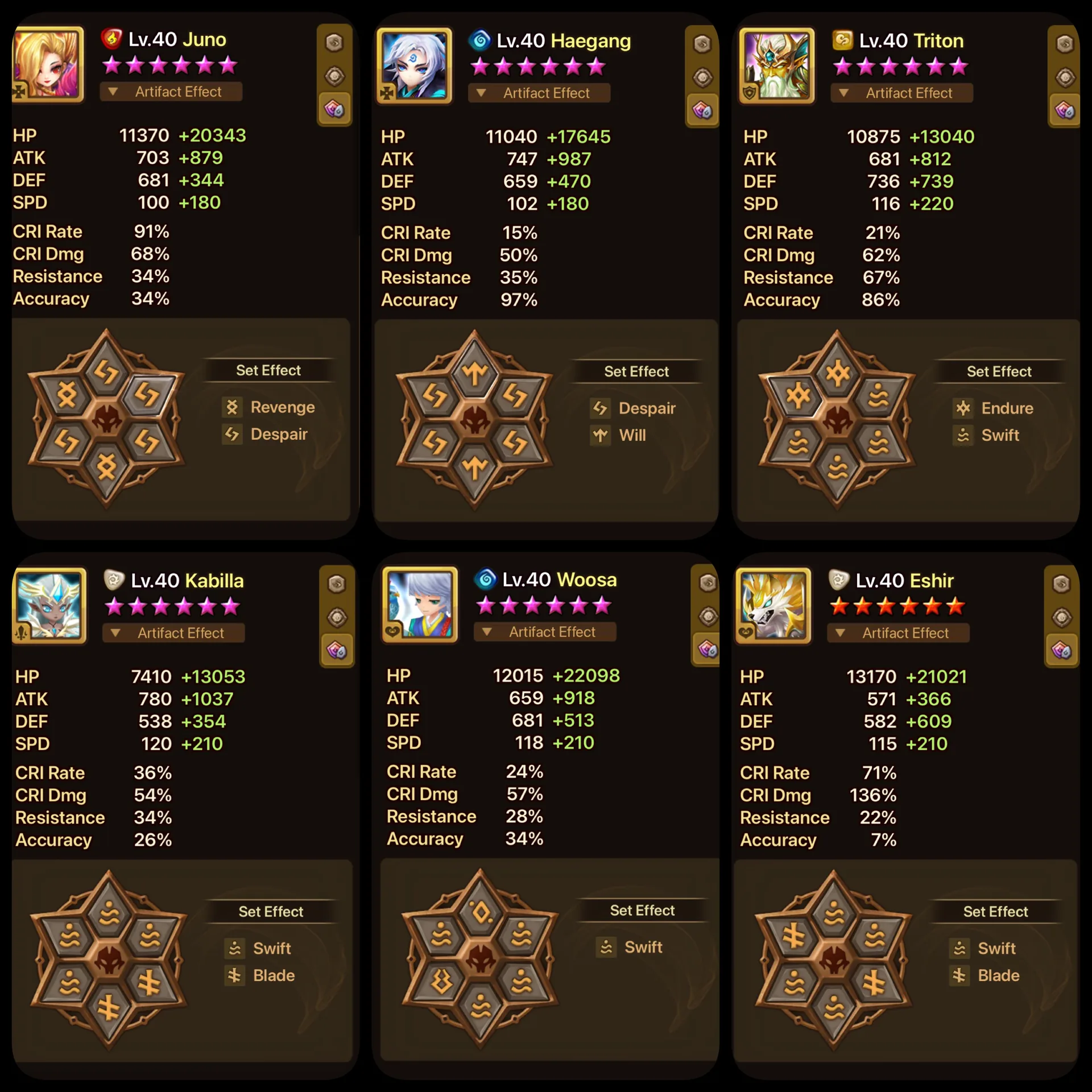The width and height of the screenshot is (1092, 1092).
Task: Switch to the hexagonal rune tab beside Triton
Action: click(x=1064, y=44)
